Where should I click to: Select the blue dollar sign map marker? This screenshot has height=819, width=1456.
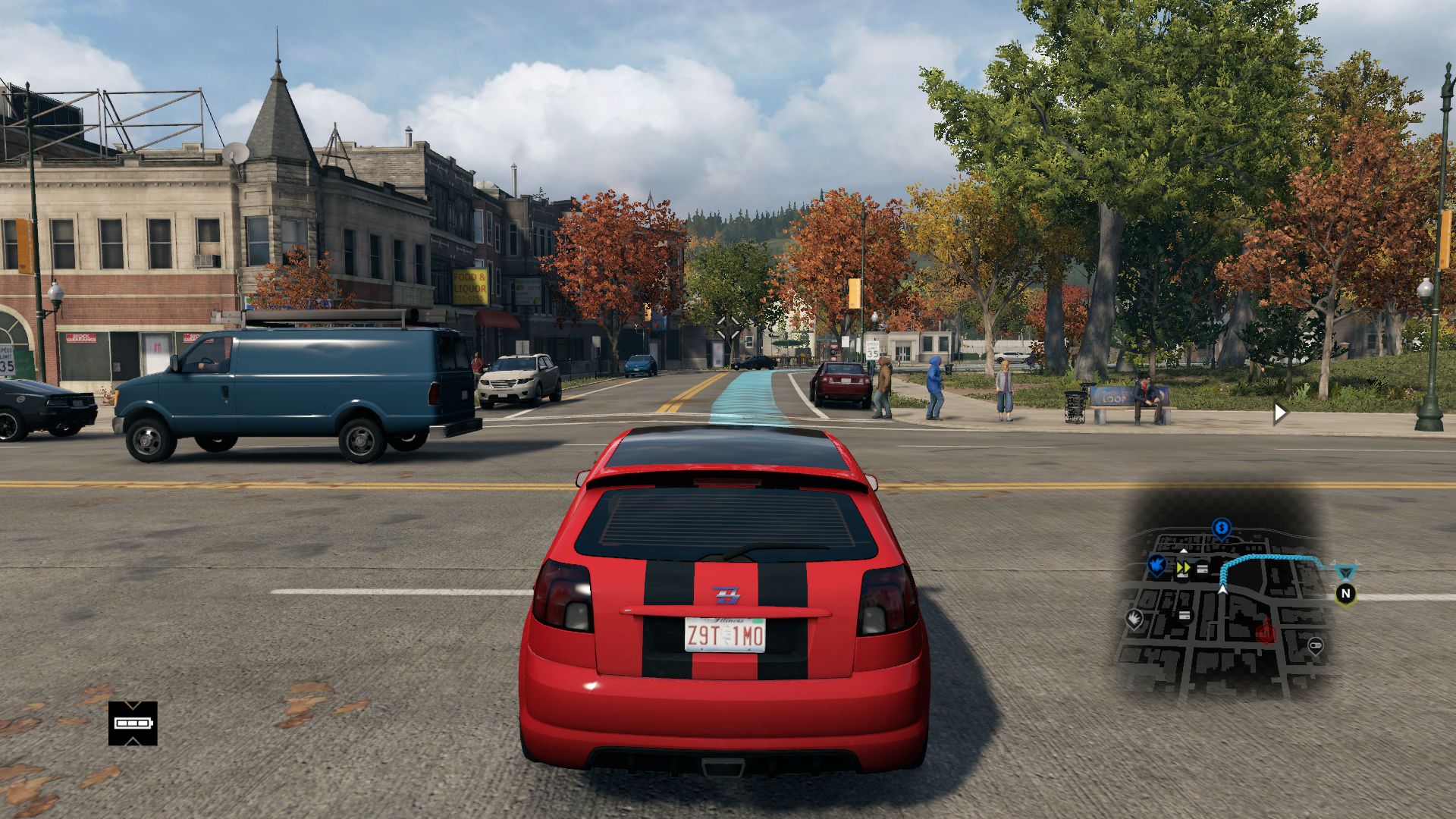tap(1221, 527)
